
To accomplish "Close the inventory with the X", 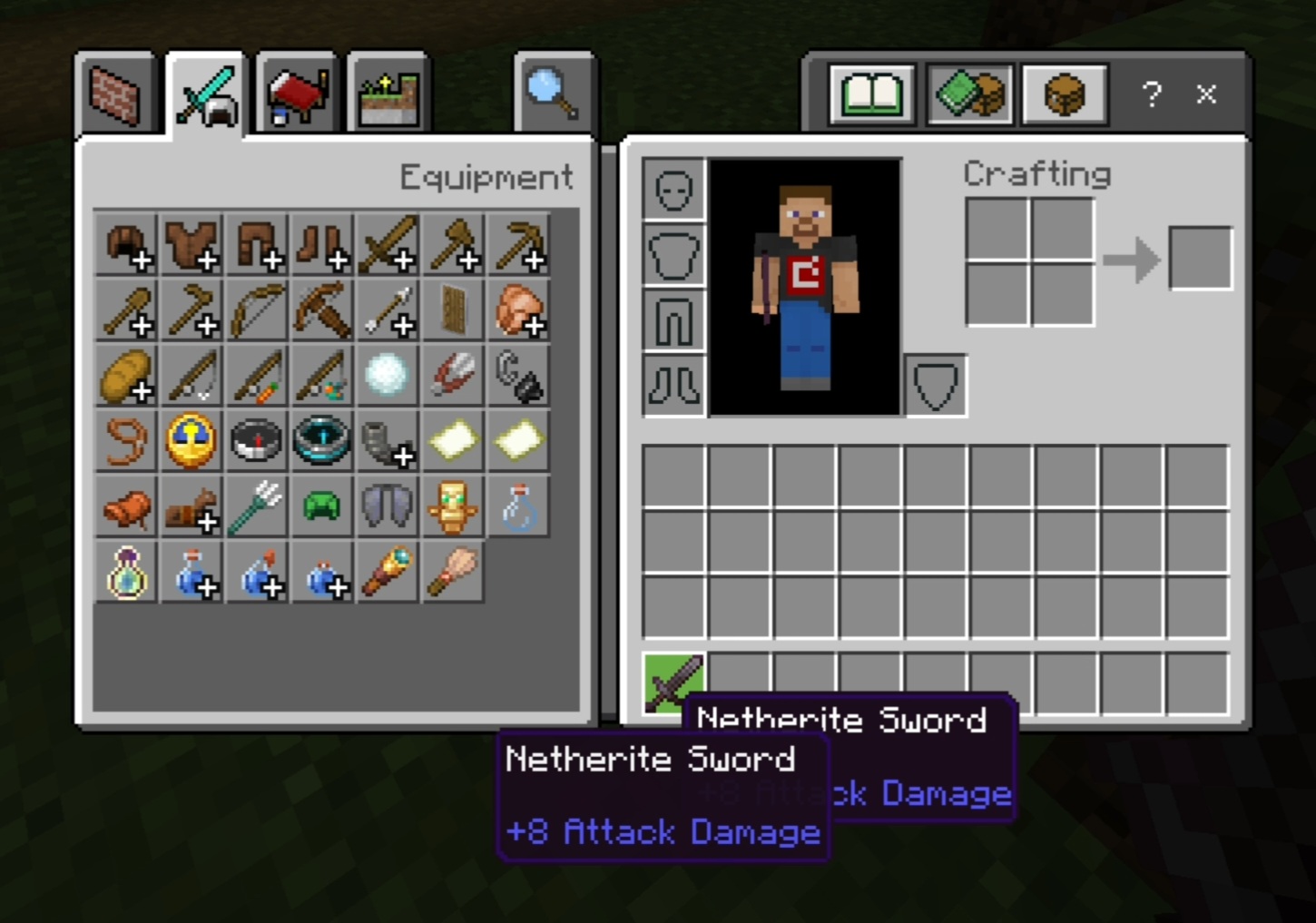I will point(1206,94).
